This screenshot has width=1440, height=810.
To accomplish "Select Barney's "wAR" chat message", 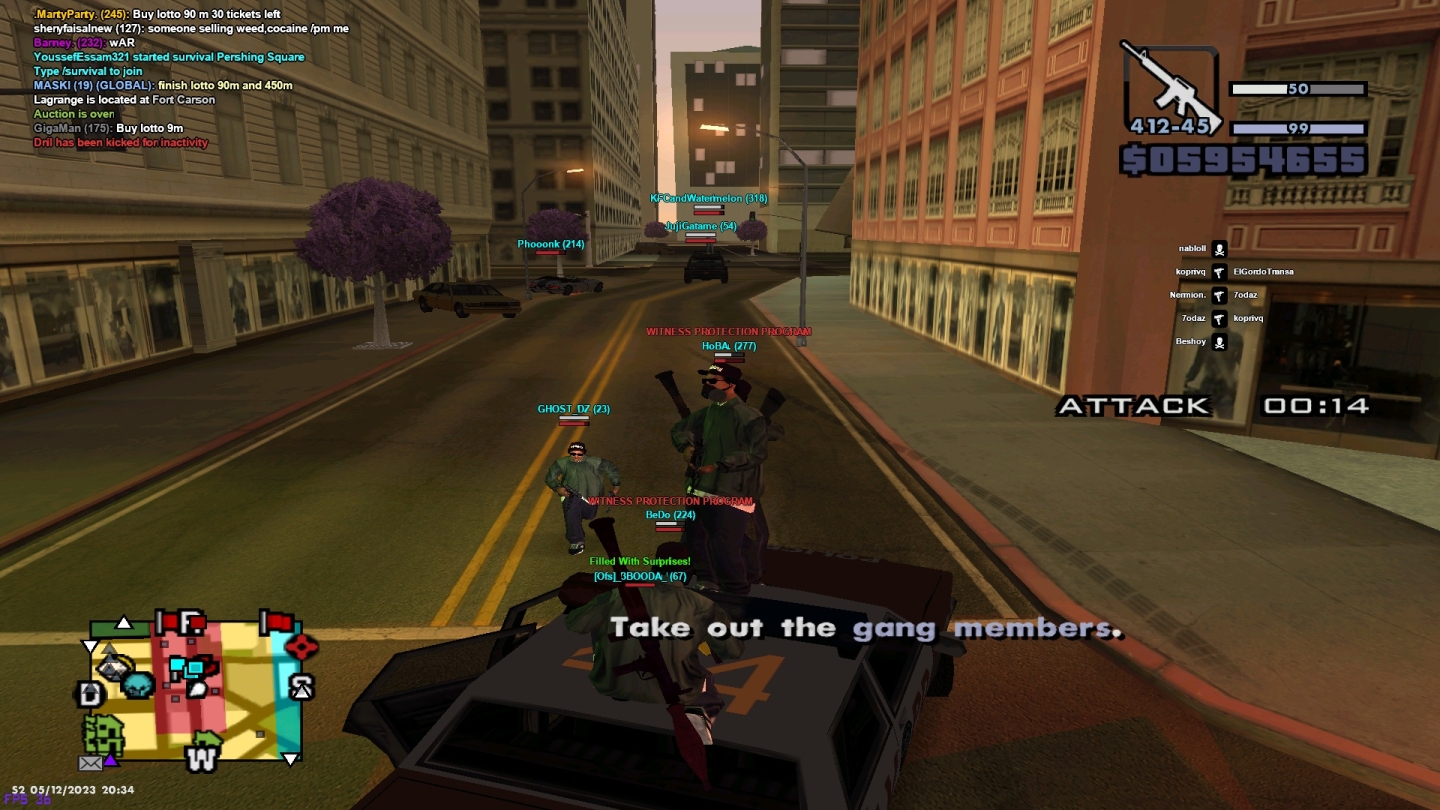I will point(84,43).
